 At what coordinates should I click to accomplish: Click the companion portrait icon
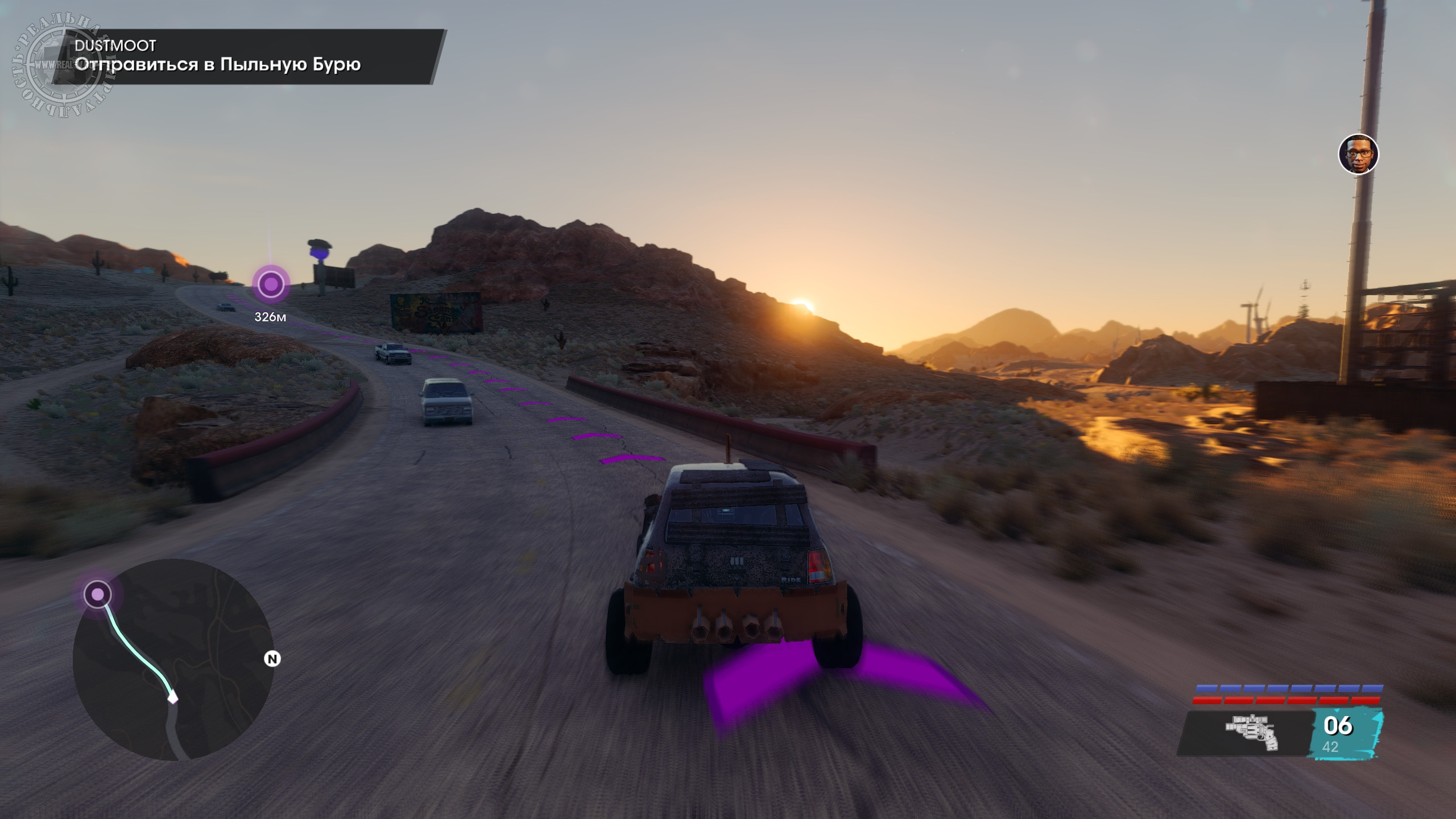[x=1358, y=154]
